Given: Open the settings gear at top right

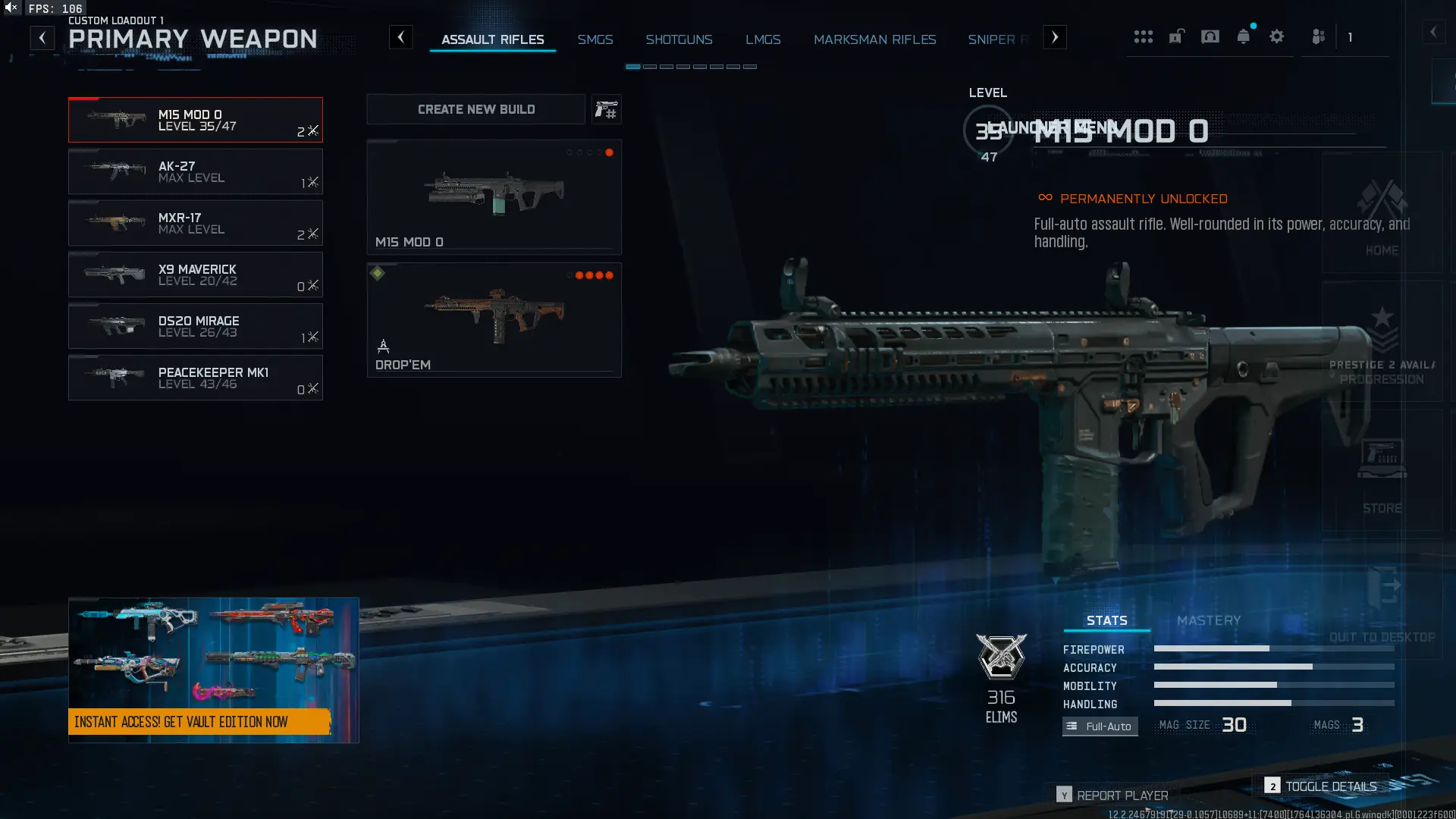Looking at the screenshot, I should [1277, 36].
